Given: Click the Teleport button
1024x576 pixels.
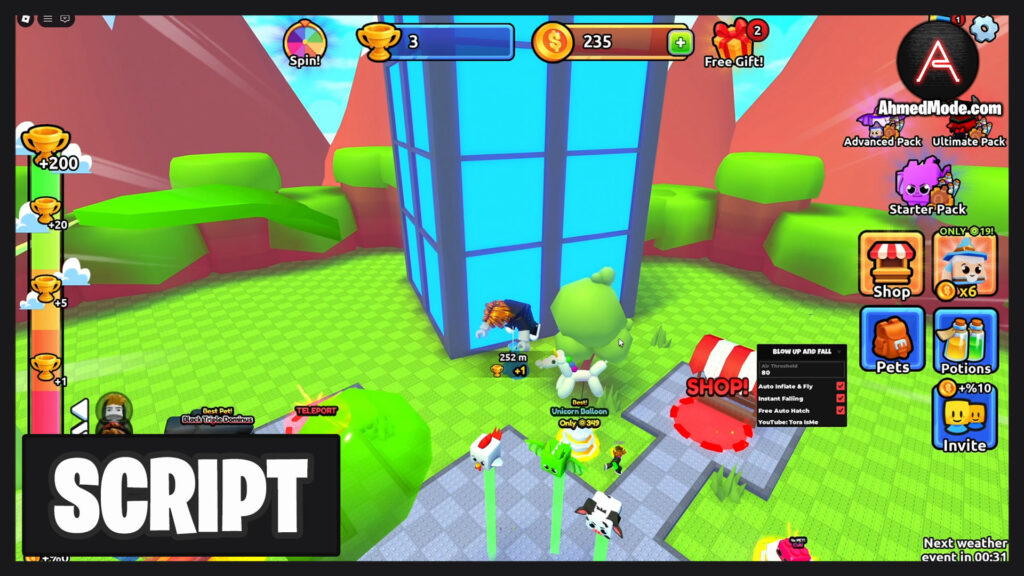Looking at the screenshot, I should [x=316, y=410].
